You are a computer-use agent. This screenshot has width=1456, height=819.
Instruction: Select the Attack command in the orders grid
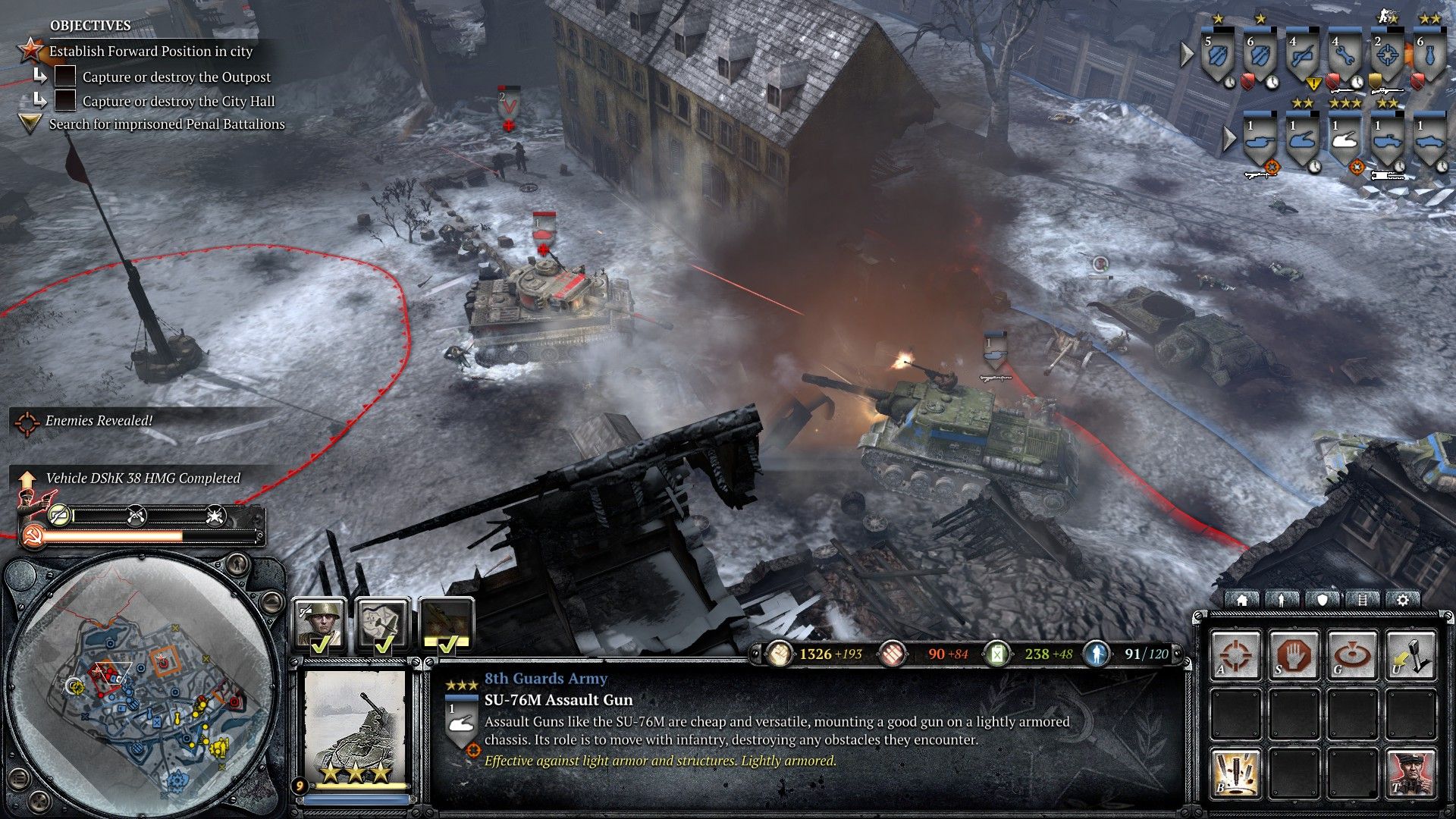click(x=1235, y=654)
